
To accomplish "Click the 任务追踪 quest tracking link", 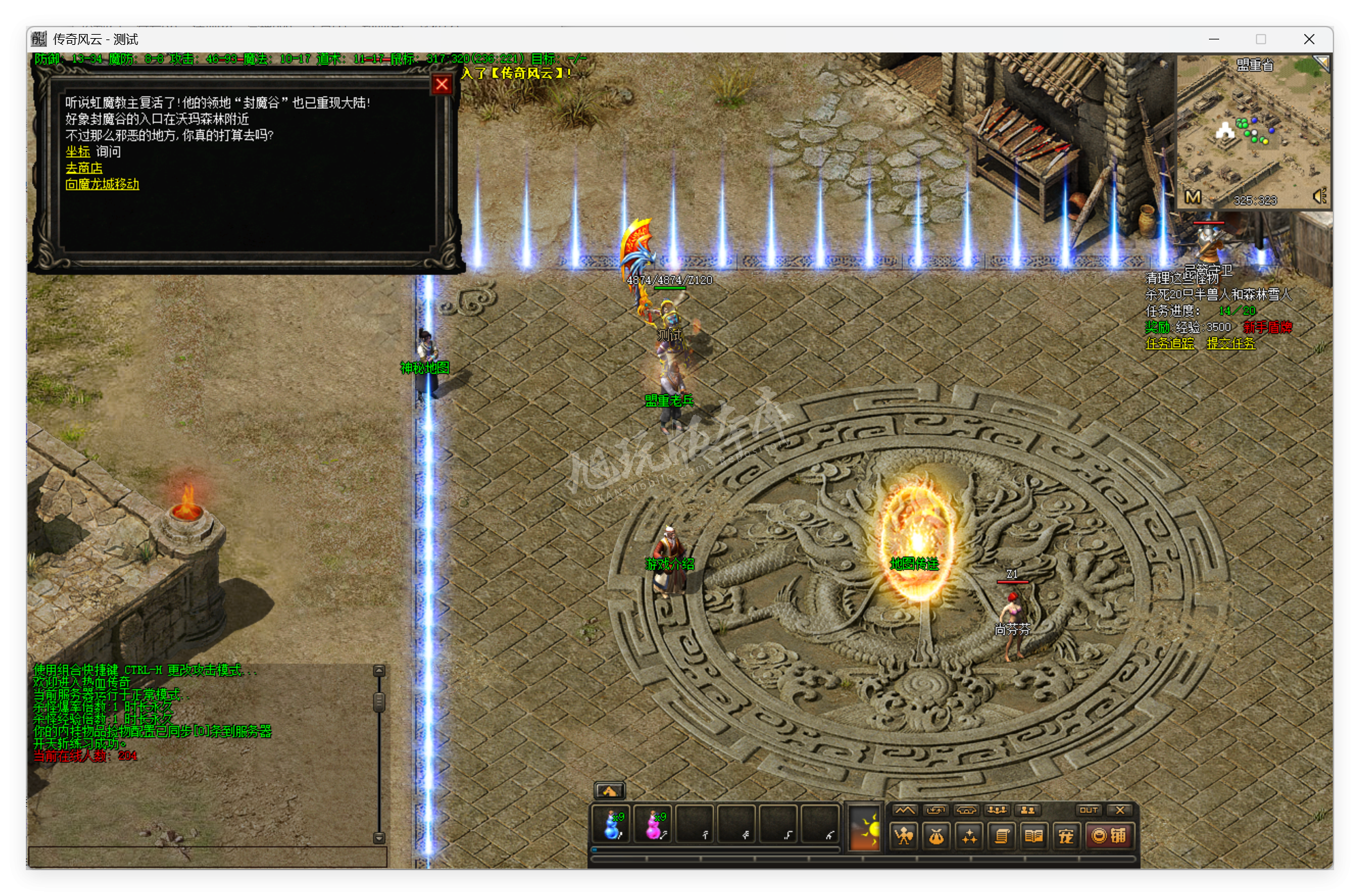I will click(x=1170, y=344).
